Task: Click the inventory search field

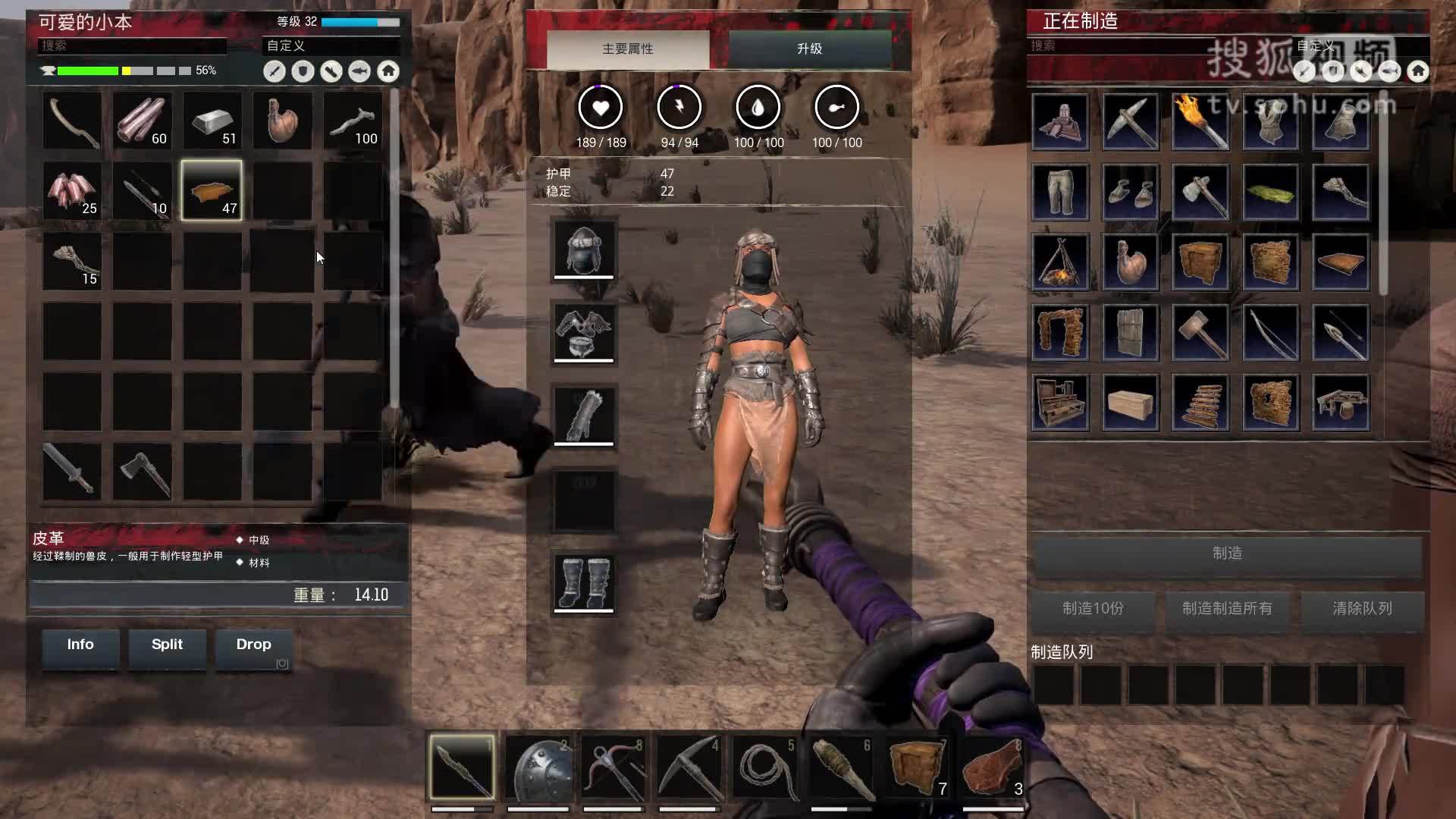Action: 133,45
